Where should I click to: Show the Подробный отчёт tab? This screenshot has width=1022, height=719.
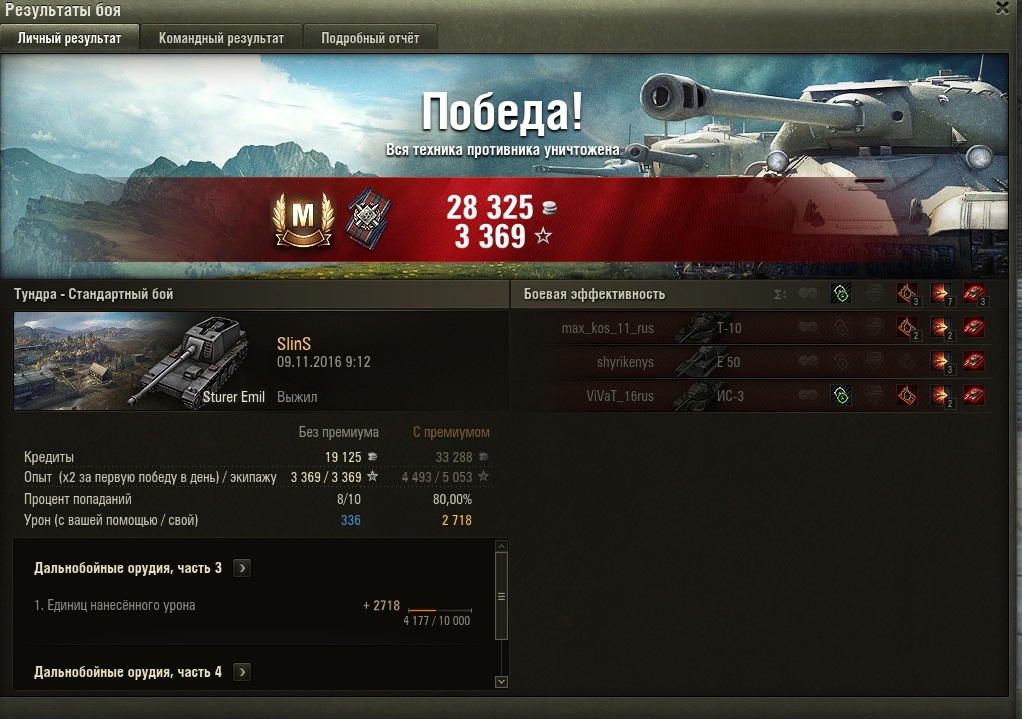(370, 38)
